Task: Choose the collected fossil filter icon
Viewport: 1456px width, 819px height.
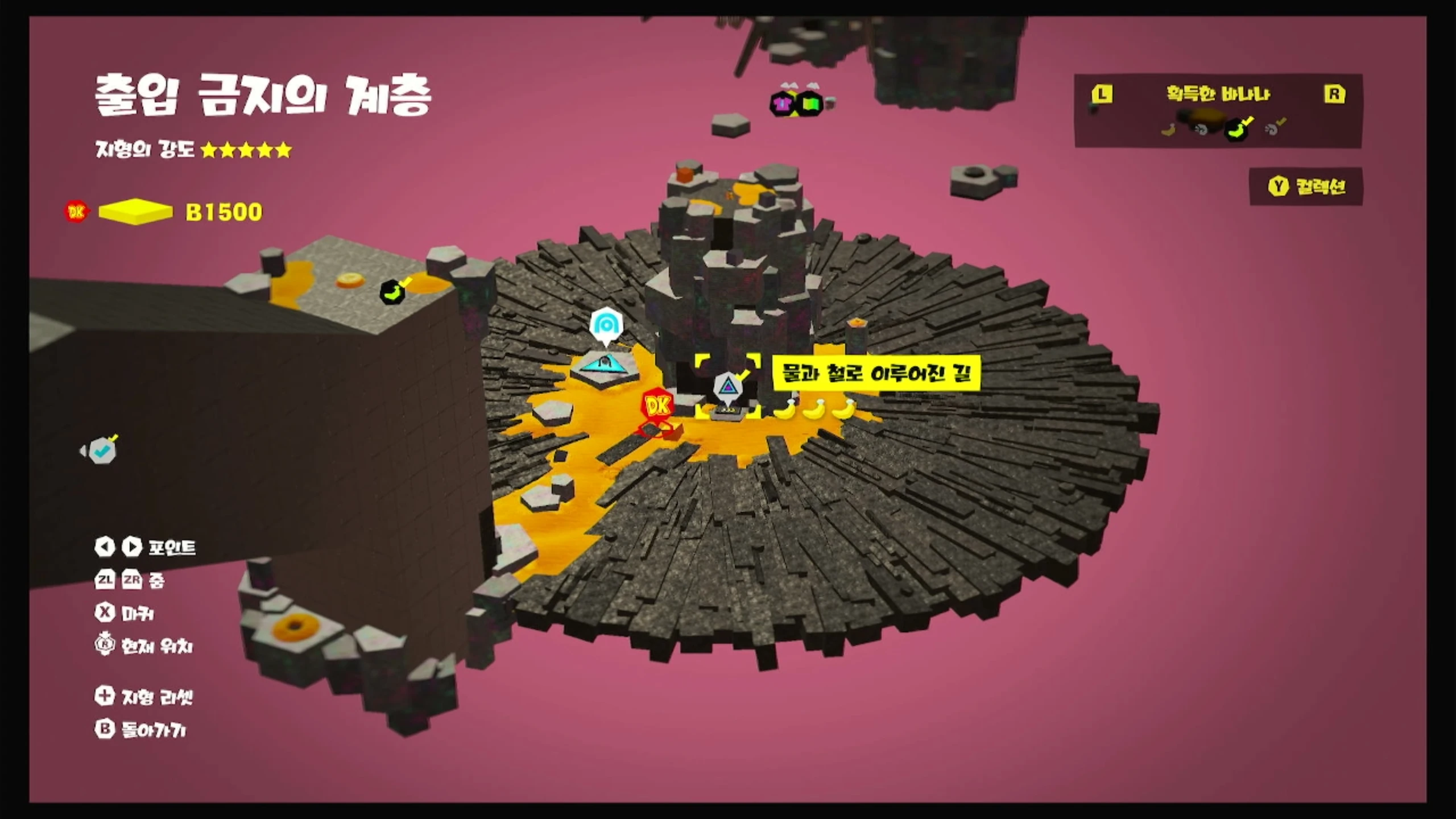Action: (1273, 129)
